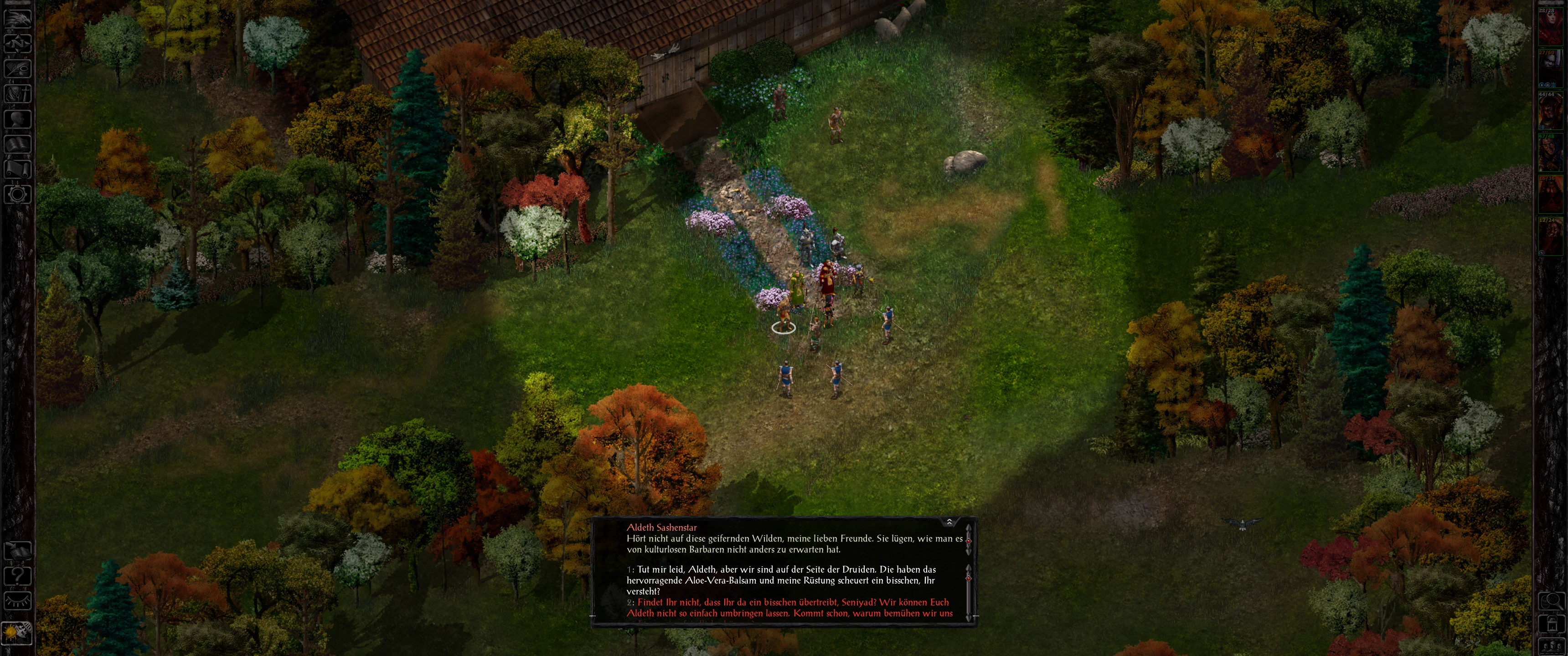The width and height of the screenshot is (1568, 656).
Task: Quick save with the arrow and book icon
Action: (x=18, y=551)
